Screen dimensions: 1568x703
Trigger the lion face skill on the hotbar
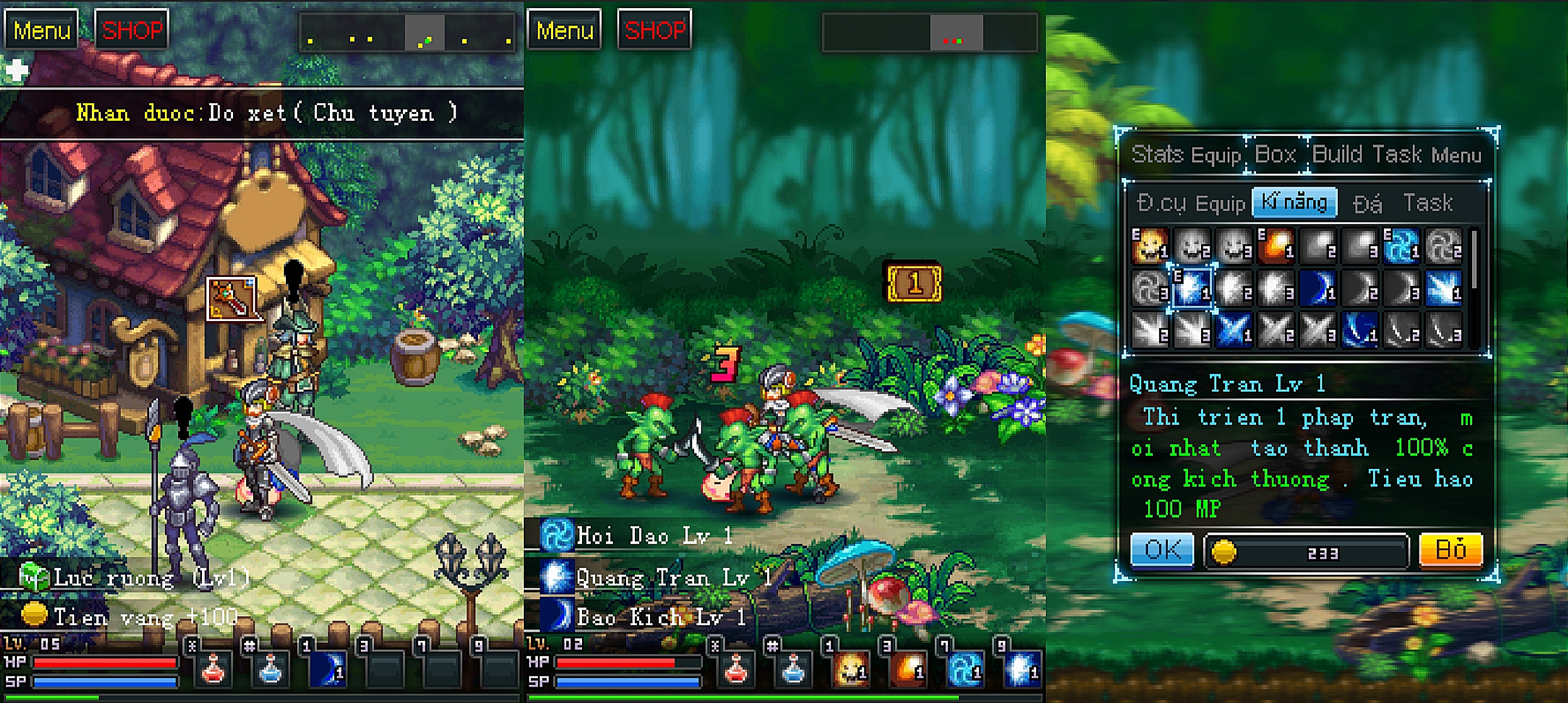click(850, 670)
